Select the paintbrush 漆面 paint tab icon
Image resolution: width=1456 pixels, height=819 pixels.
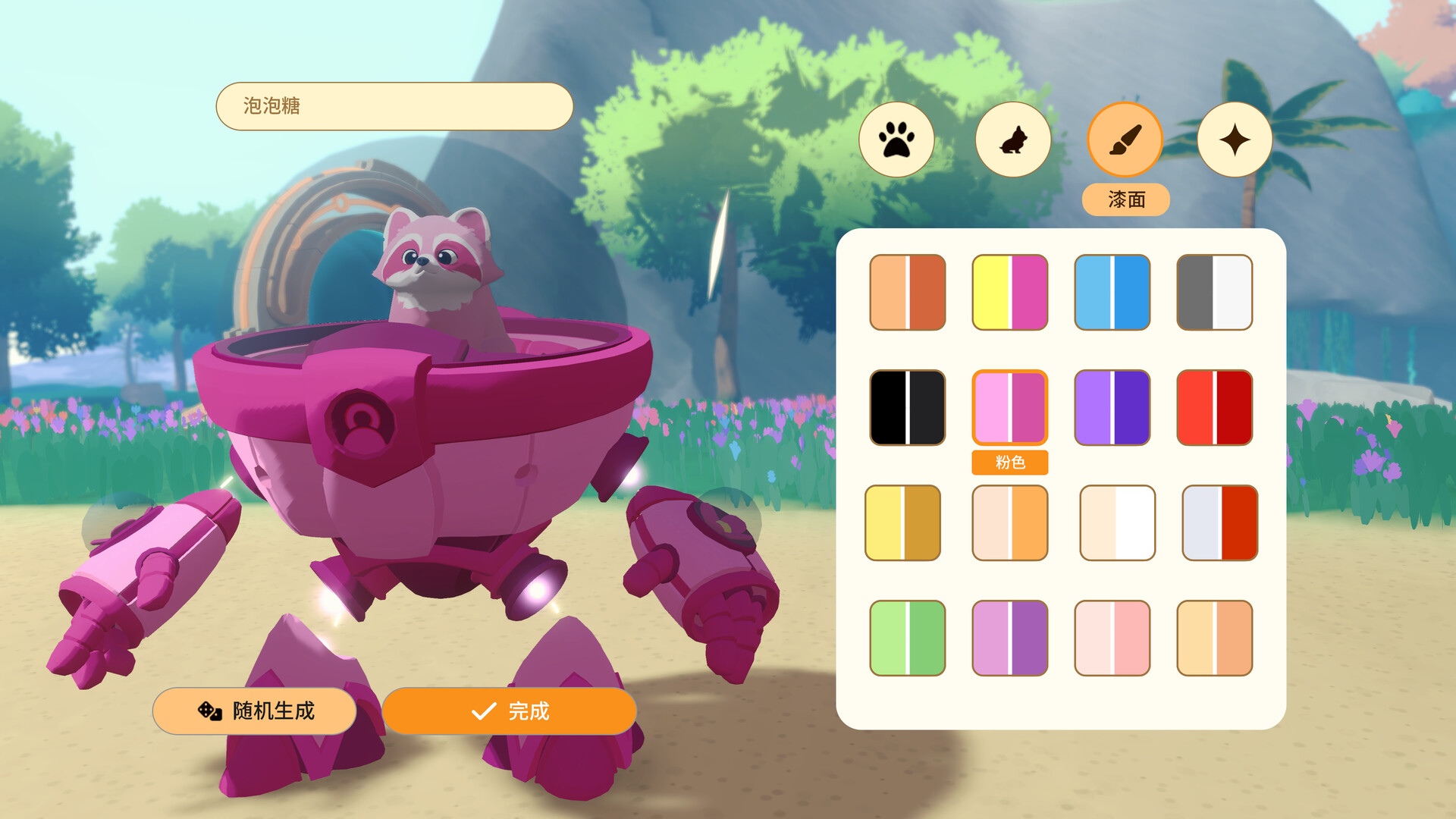click(1125, 140)
